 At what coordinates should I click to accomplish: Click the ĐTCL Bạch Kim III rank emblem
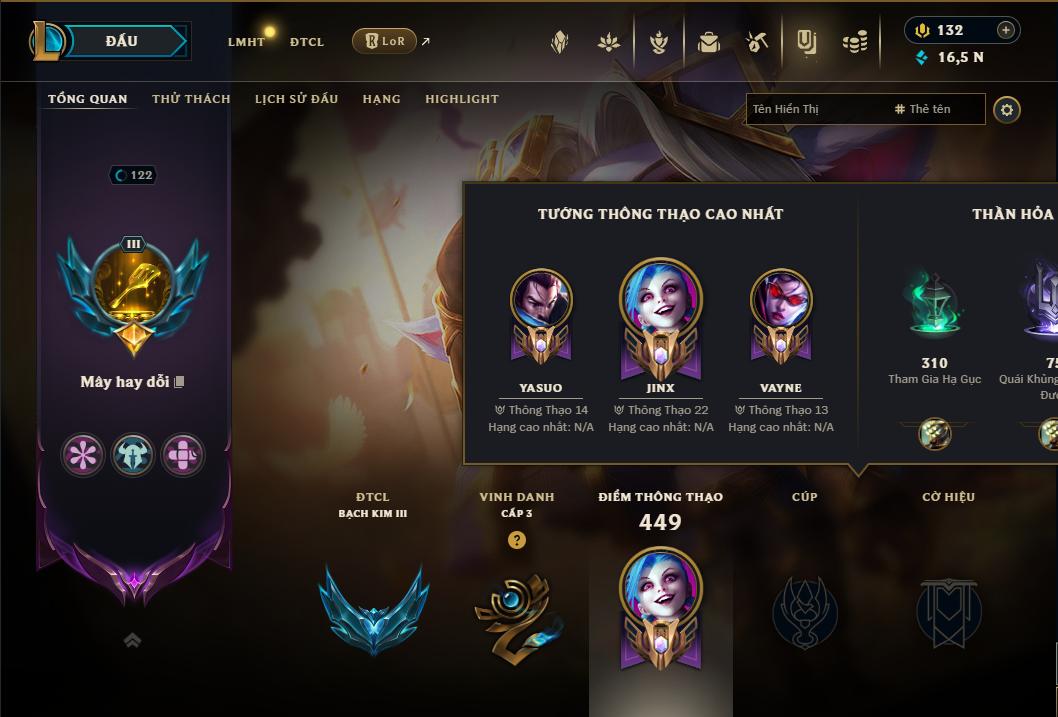[x=373, y=610]
